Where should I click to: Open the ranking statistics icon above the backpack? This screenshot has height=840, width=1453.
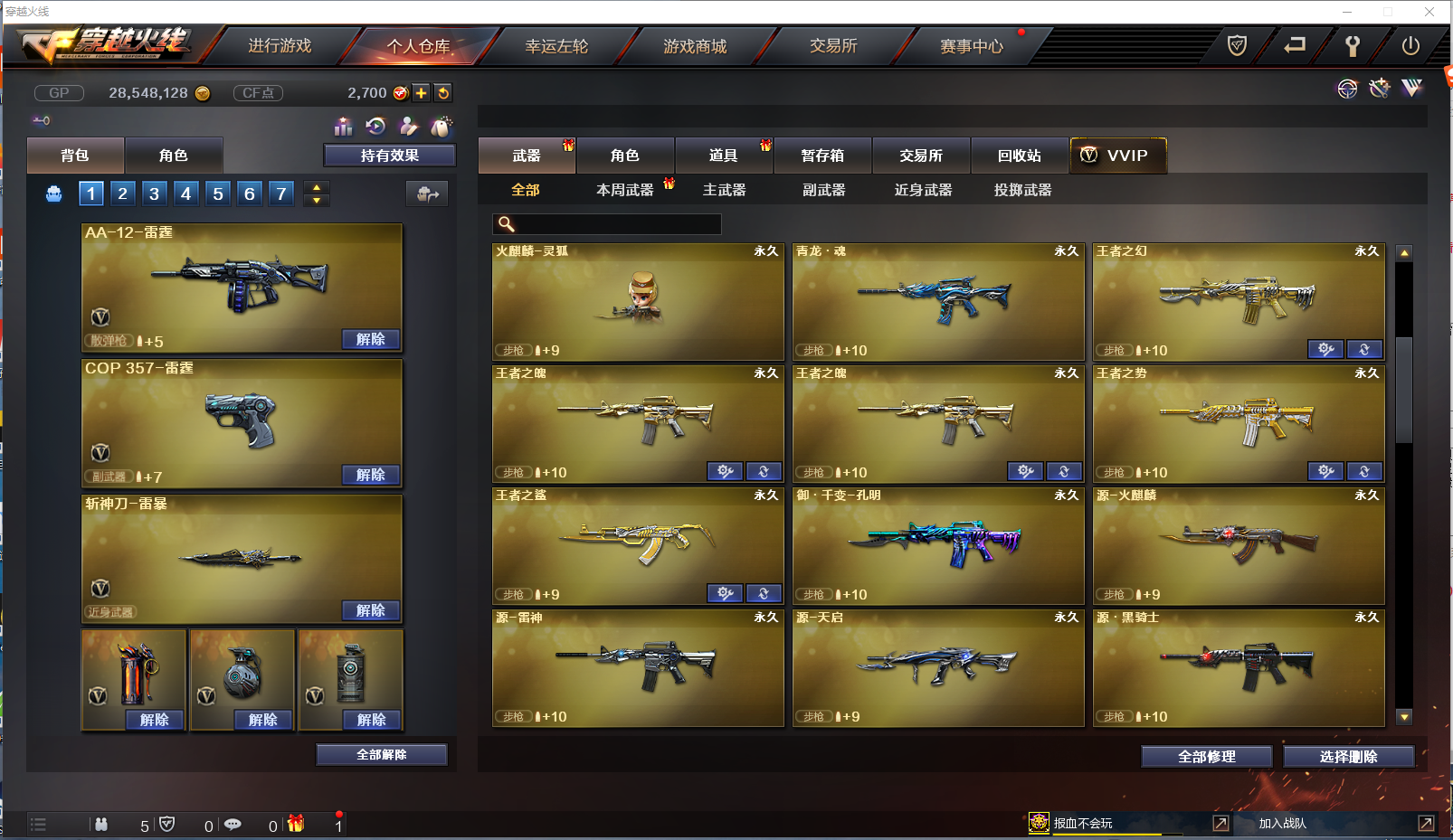point(343,127)
